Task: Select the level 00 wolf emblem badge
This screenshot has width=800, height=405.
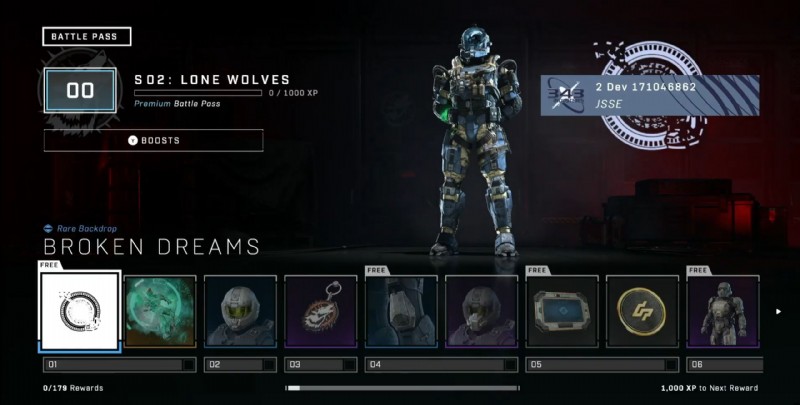Action: (x=80, y=91)
